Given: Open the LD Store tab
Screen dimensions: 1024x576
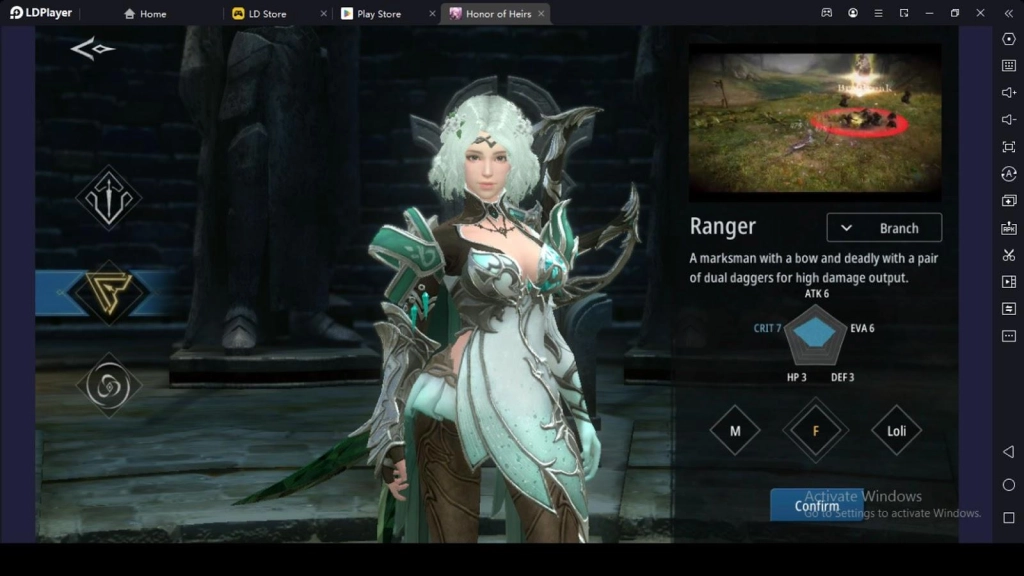Looking at the screenshot, I should (267, 14).
